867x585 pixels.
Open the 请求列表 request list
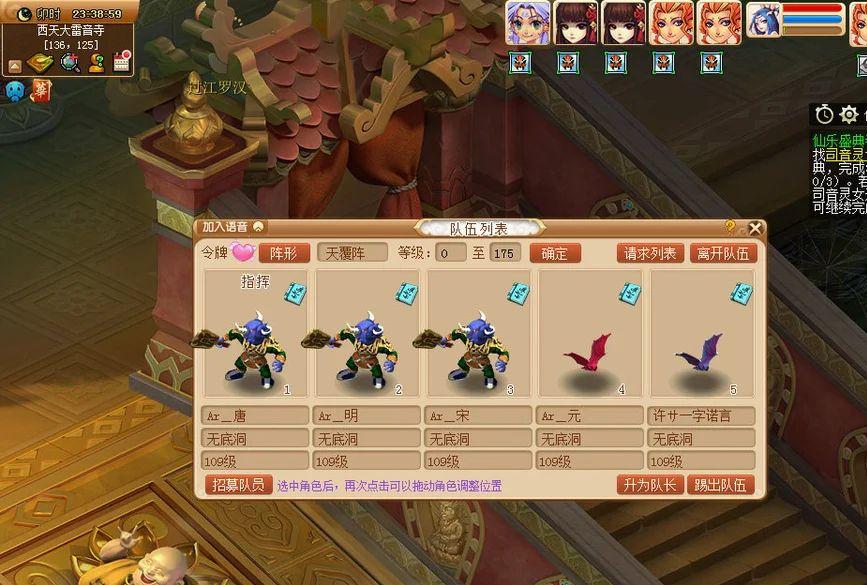click(650, 253)
